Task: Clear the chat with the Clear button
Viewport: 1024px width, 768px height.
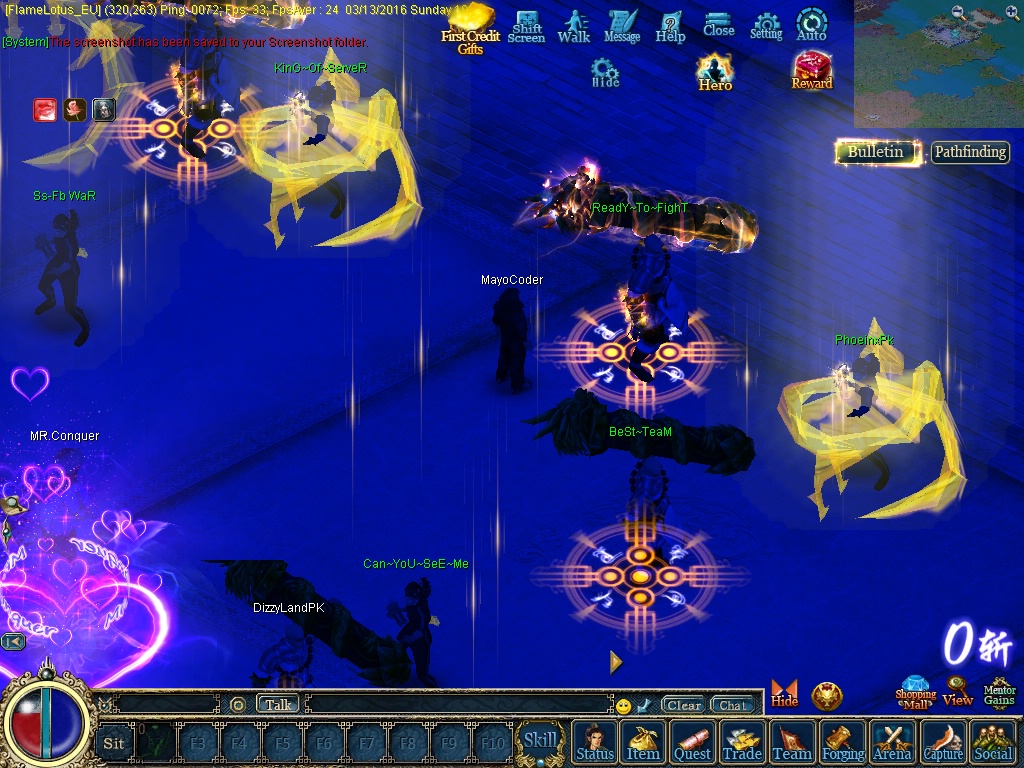Action: point(684,705)
